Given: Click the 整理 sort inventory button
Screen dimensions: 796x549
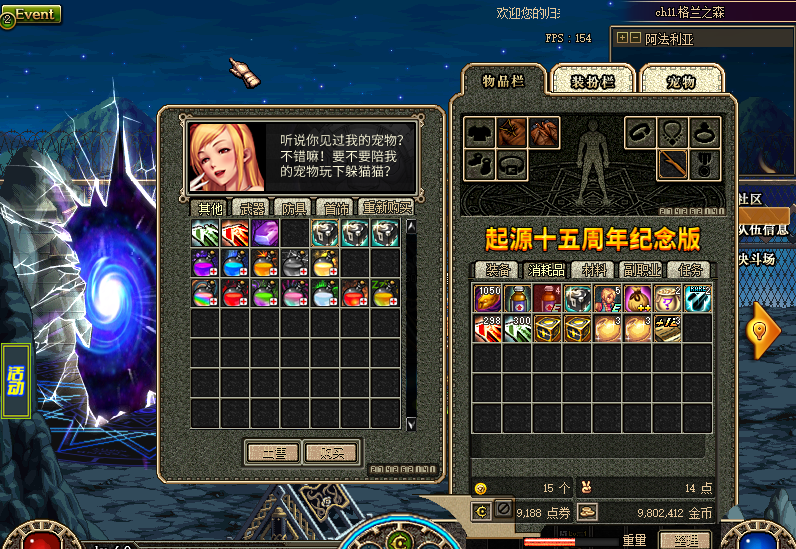Looking at the screenshot, I should [684, 541].
